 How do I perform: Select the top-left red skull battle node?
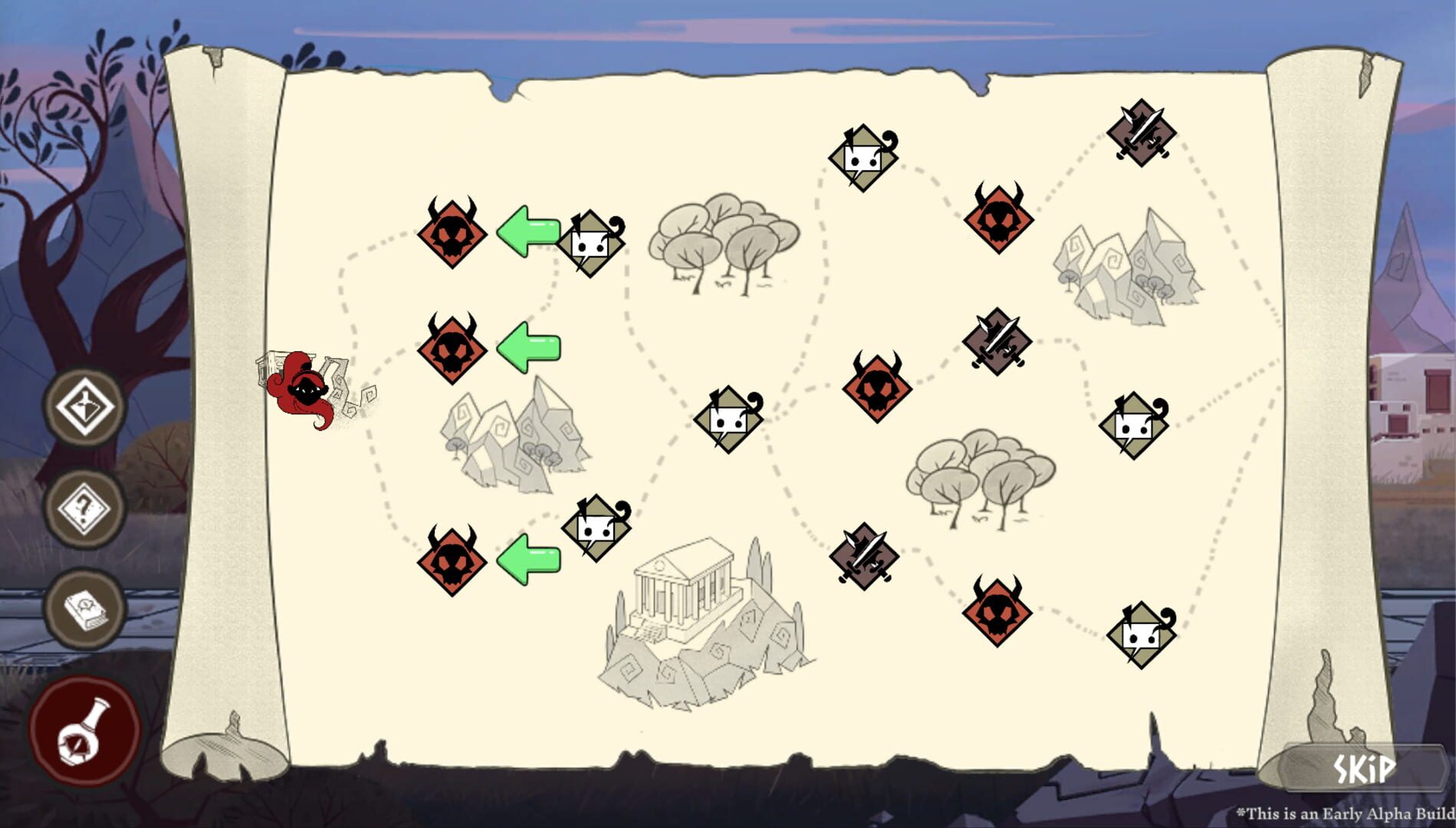tap(452, 234)
